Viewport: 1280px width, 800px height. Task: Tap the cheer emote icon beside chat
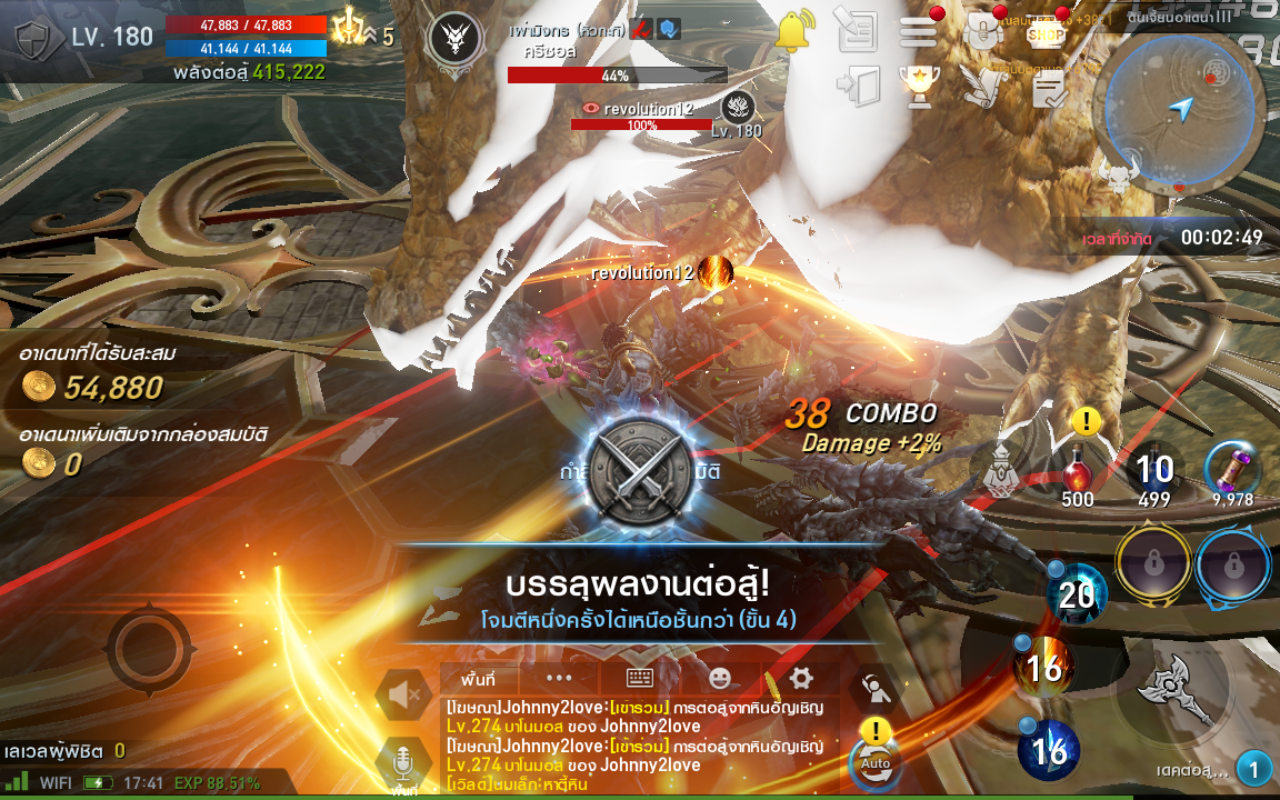874,686
